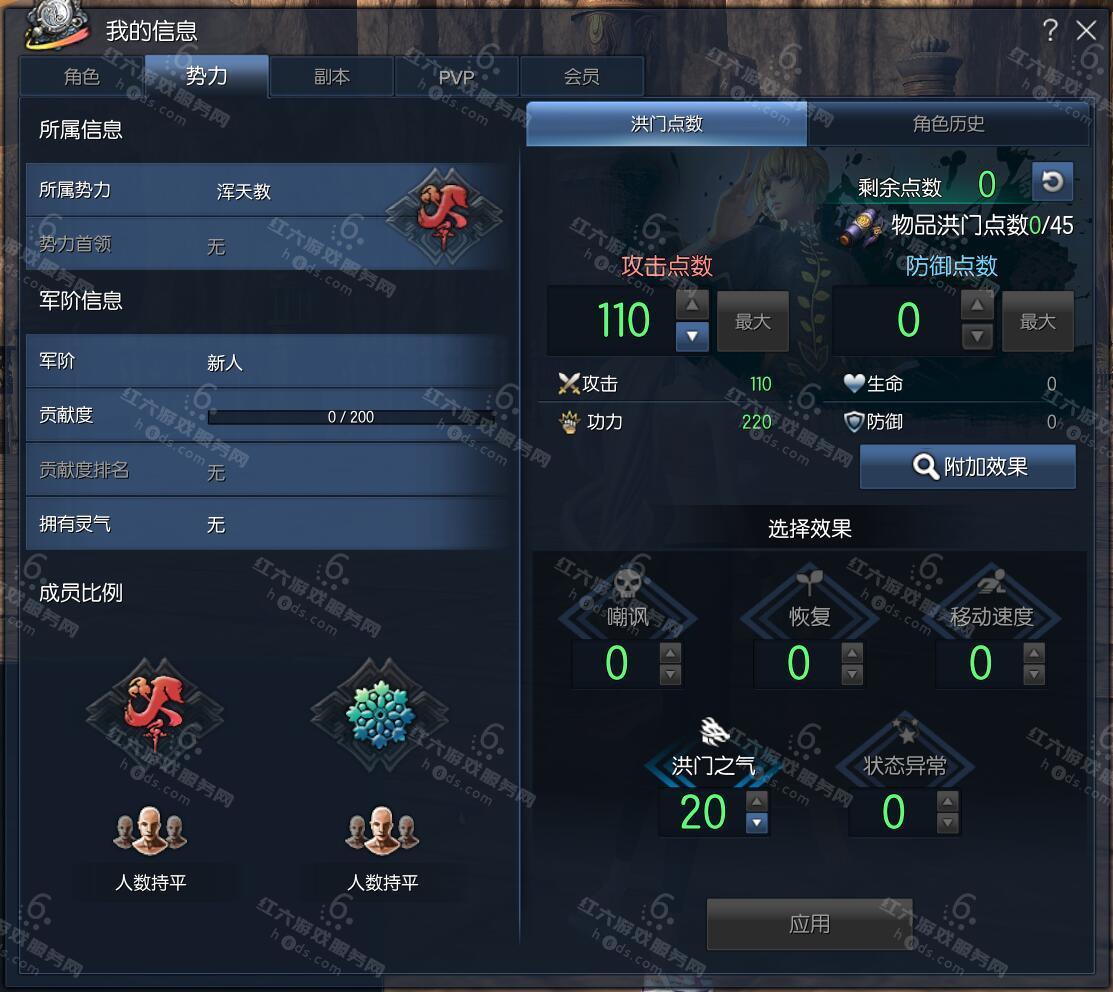The image size is (1113, 992).
Task: Select the PVP tab
Action: point(456,77)
